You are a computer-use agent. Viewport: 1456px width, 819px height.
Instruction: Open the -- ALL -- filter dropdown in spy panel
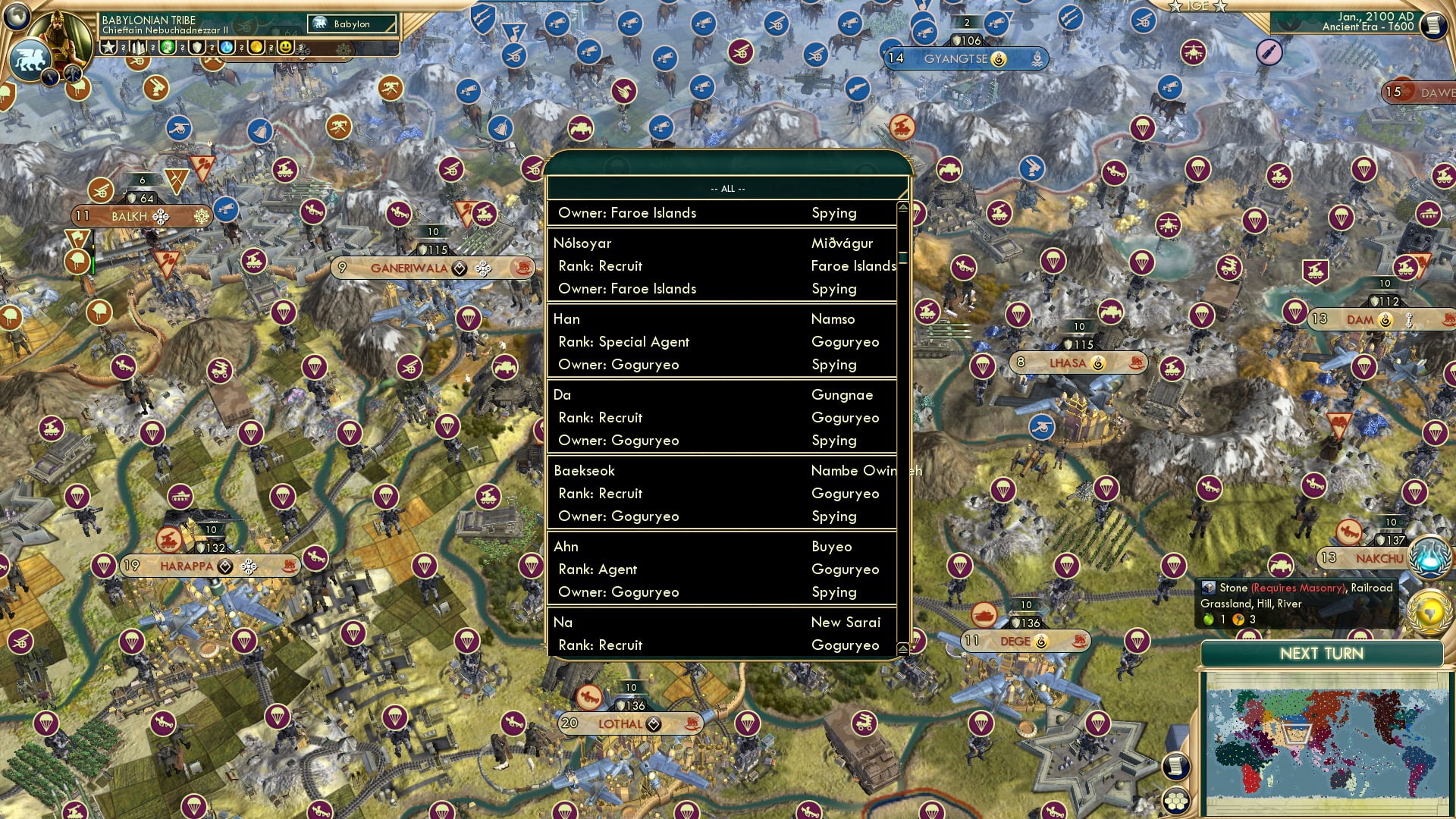[x=726, y=187]
